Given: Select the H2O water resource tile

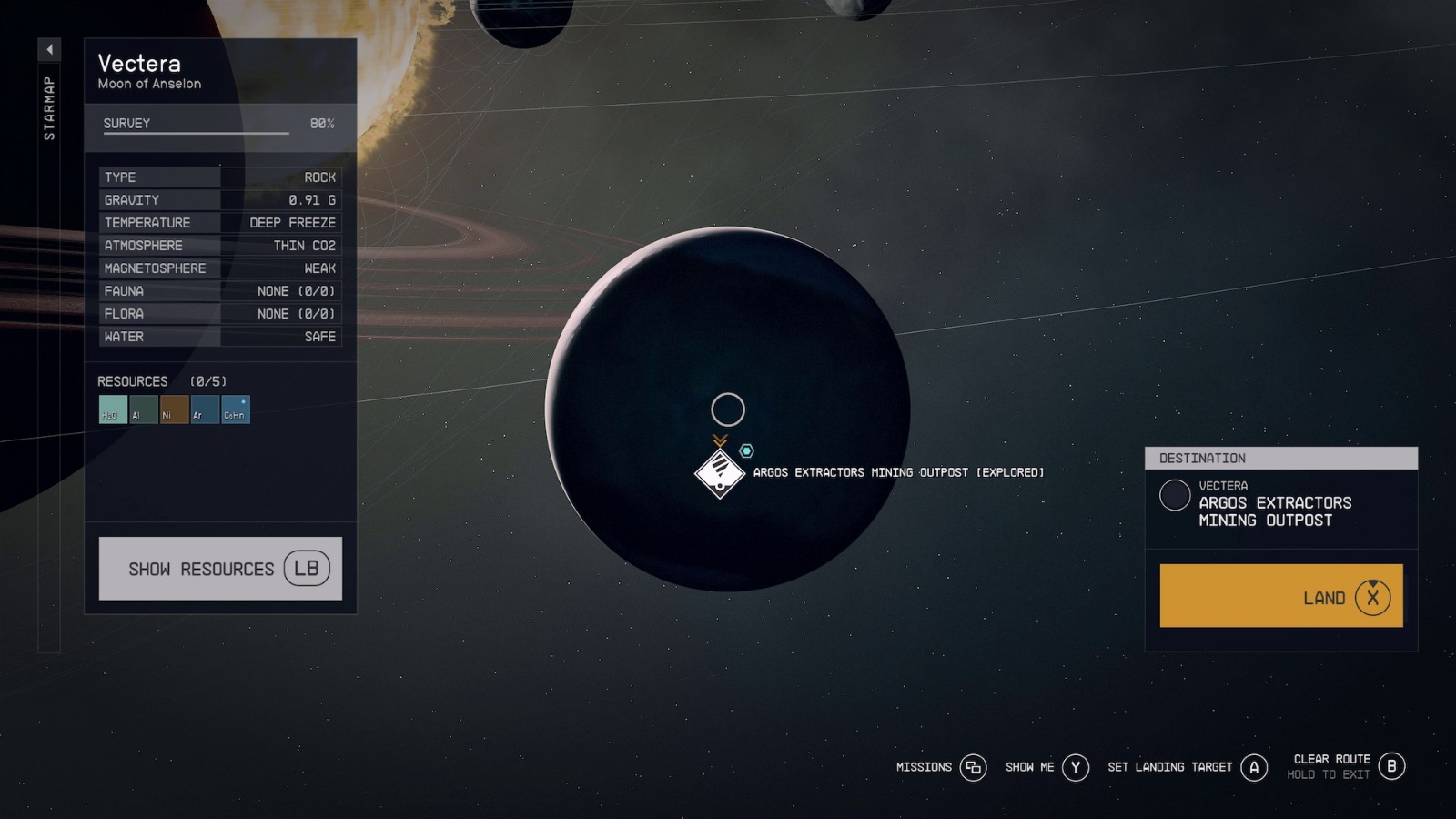Looking at the screenshot, I should pyautogui.click(x=113, y=409).
